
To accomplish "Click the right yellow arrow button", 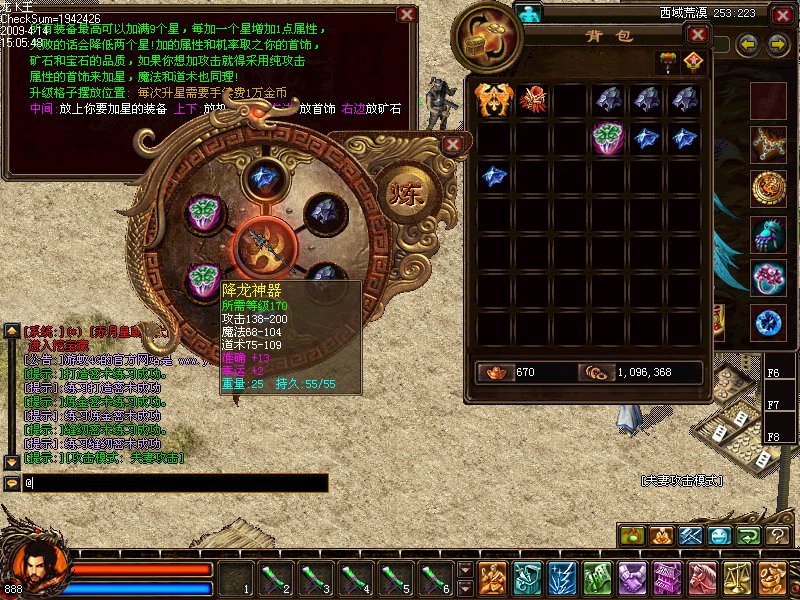I will (777, 44).
